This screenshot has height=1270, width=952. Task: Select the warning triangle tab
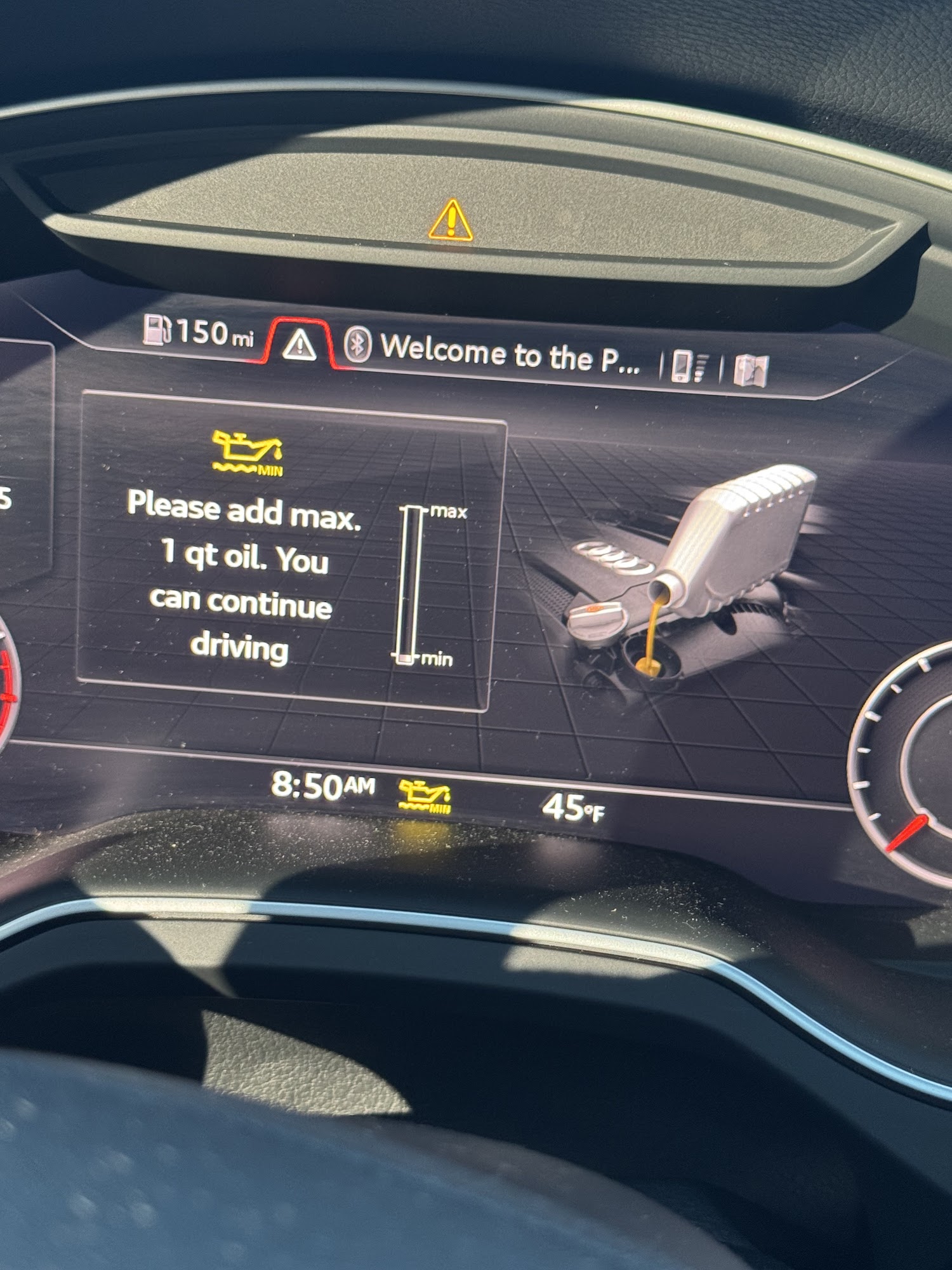300,345
